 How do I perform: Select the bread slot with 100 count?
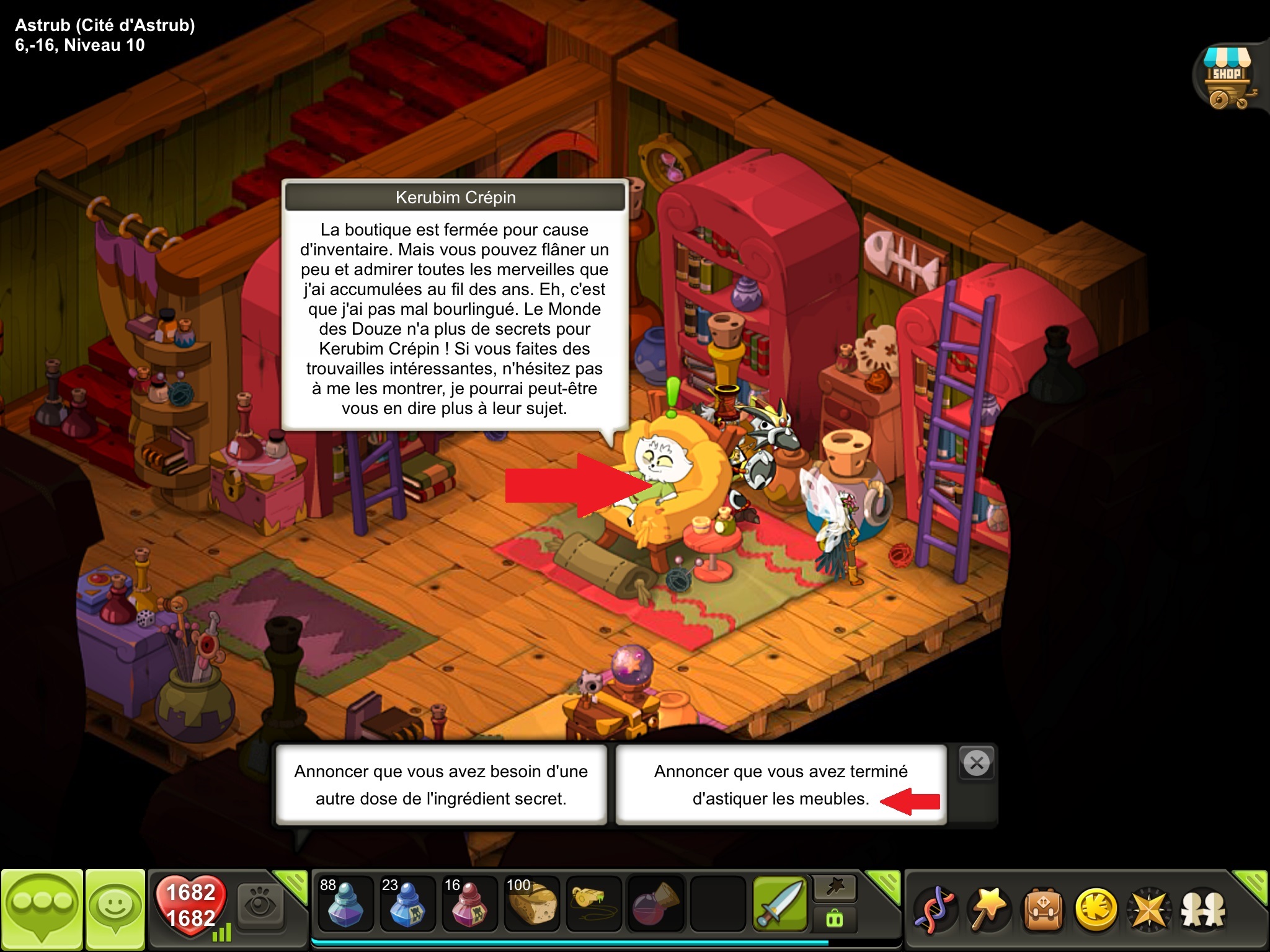[531, 904]
